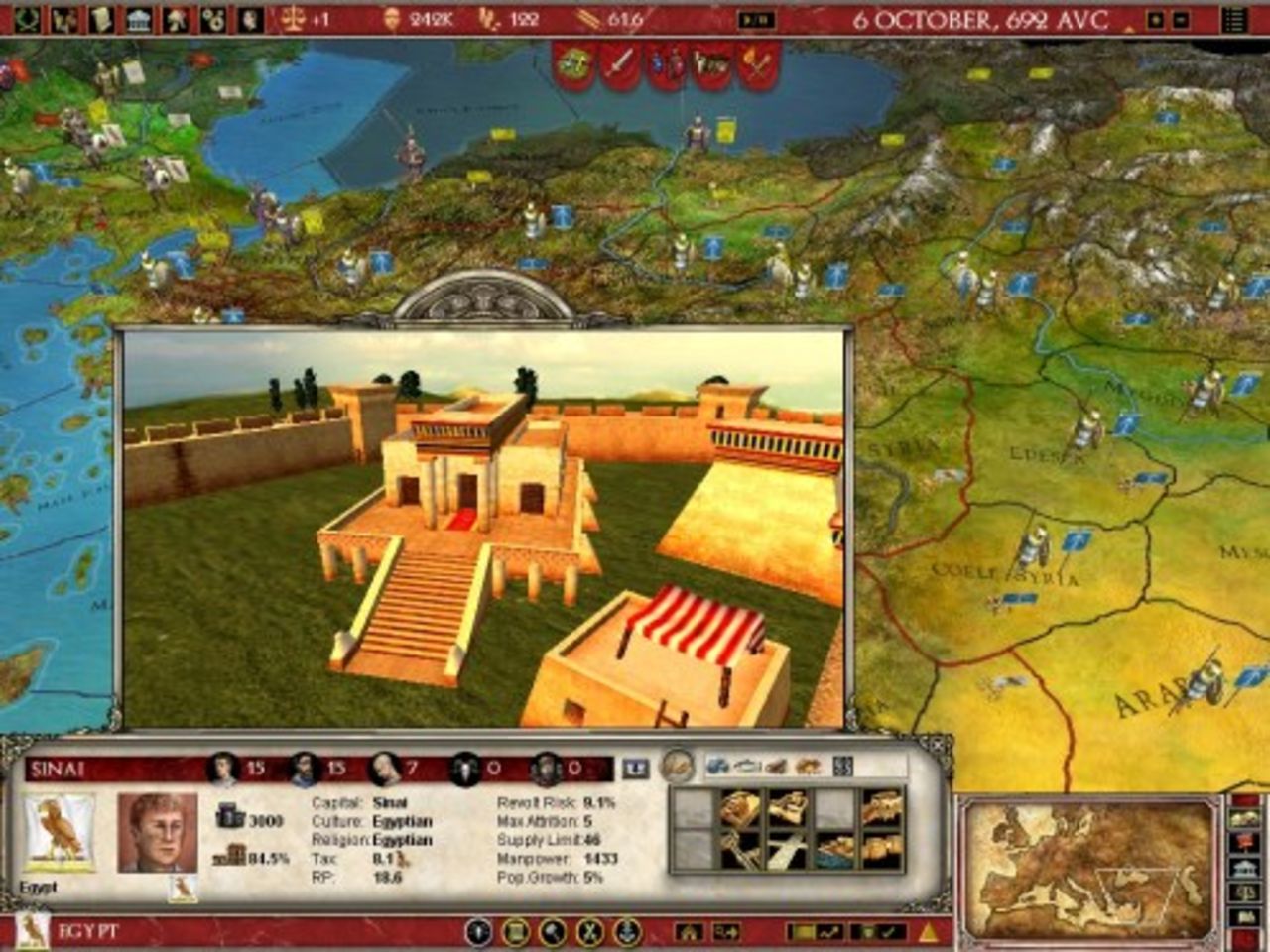The image size is (1270, 952).
Task: Expand the Sinai trade goods panel
Action: tap(842, 765)
